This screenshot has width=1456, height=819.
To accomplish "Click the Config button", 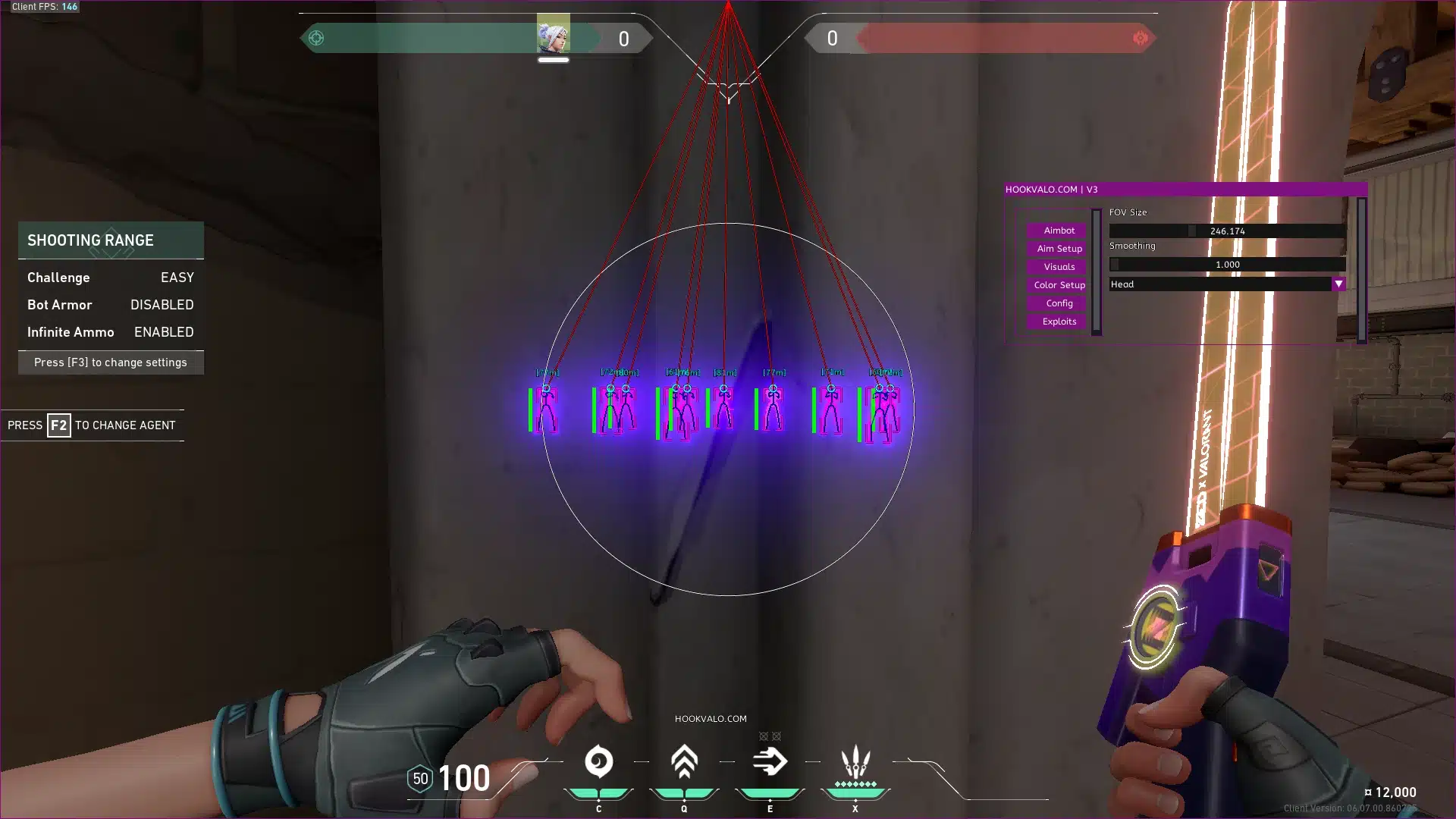I will click(1057, 303).
